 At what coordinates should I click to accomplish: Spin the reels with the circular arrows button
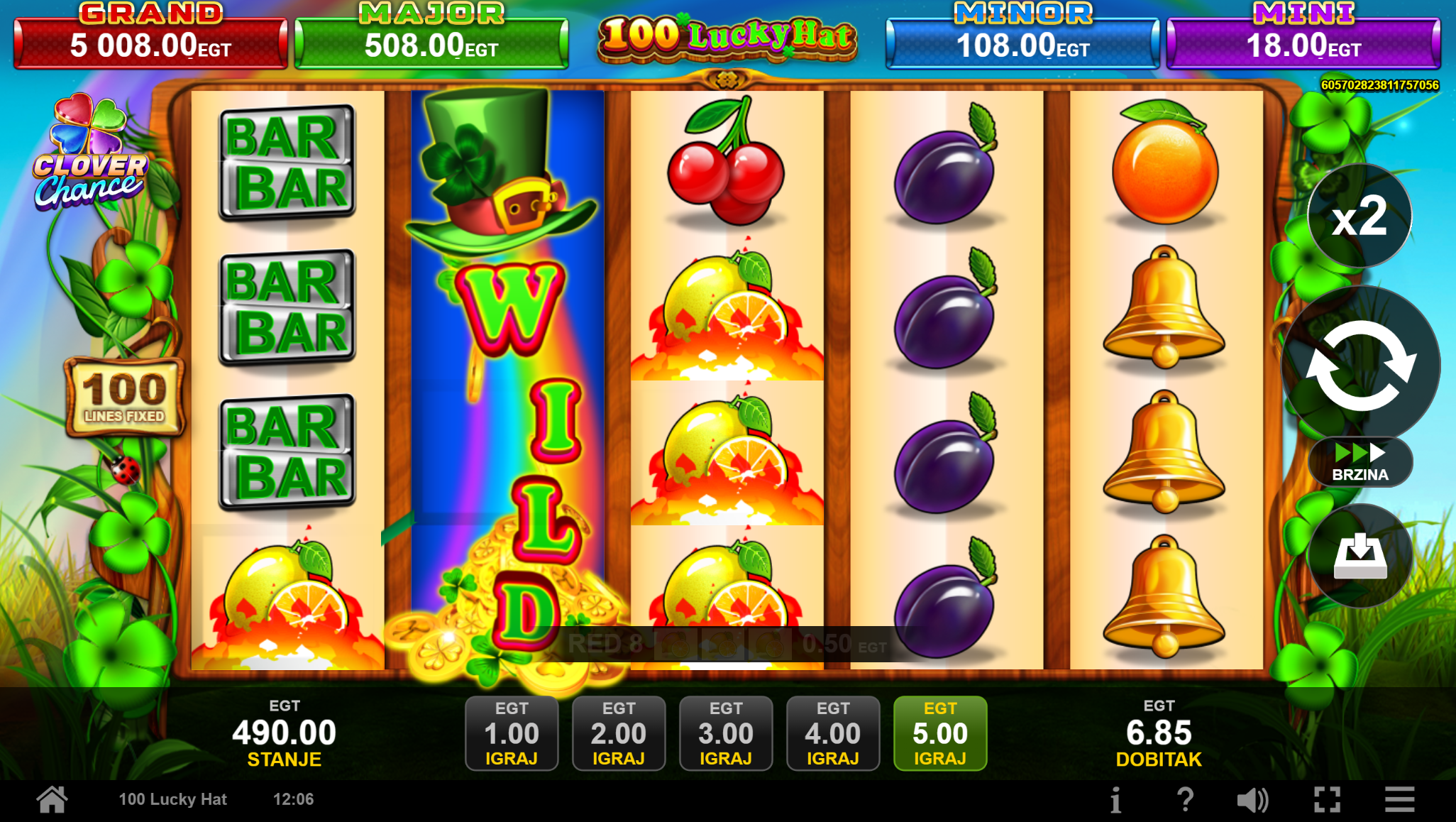tap(1360, 366)
